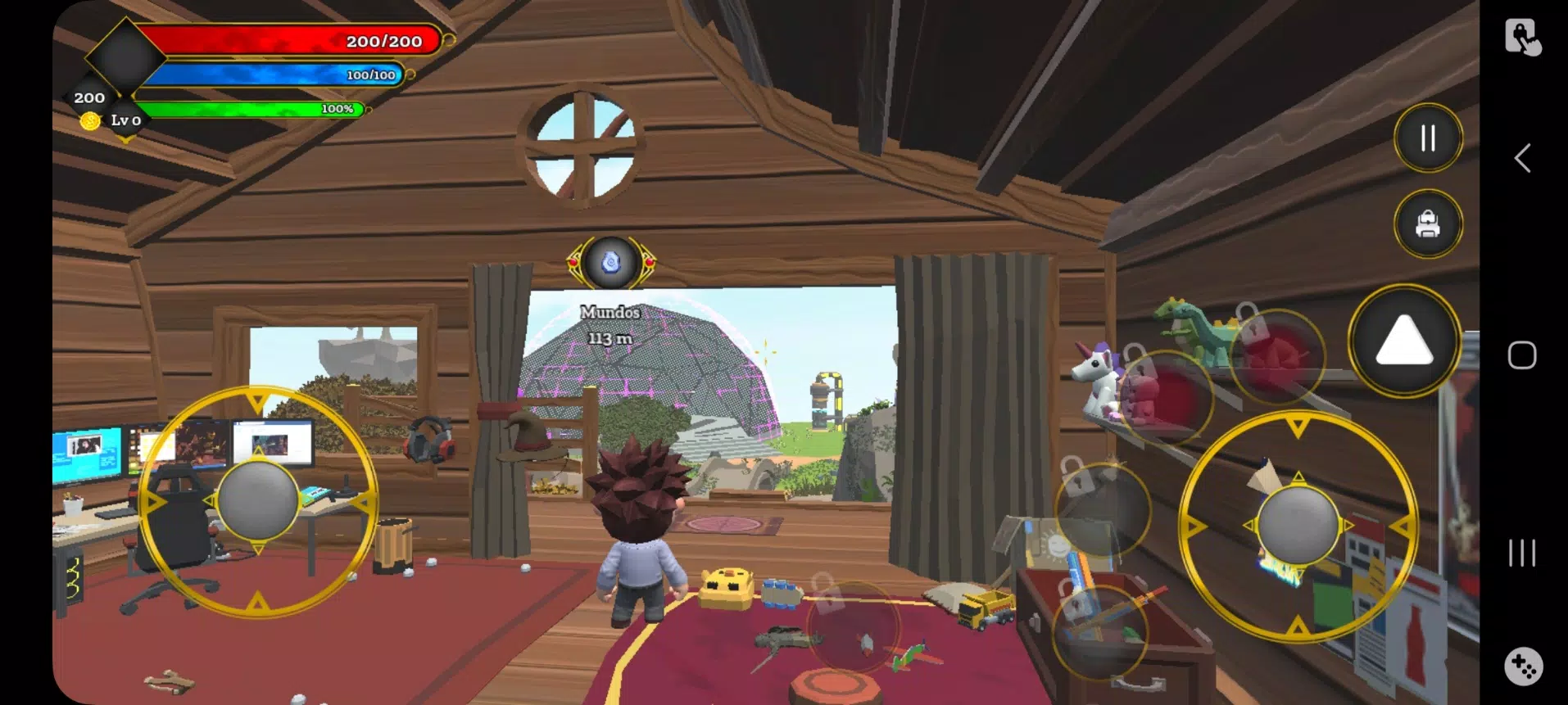Open the backpack inventory
This screenshot has height=705, width=1568.
tap(1427, 224)
